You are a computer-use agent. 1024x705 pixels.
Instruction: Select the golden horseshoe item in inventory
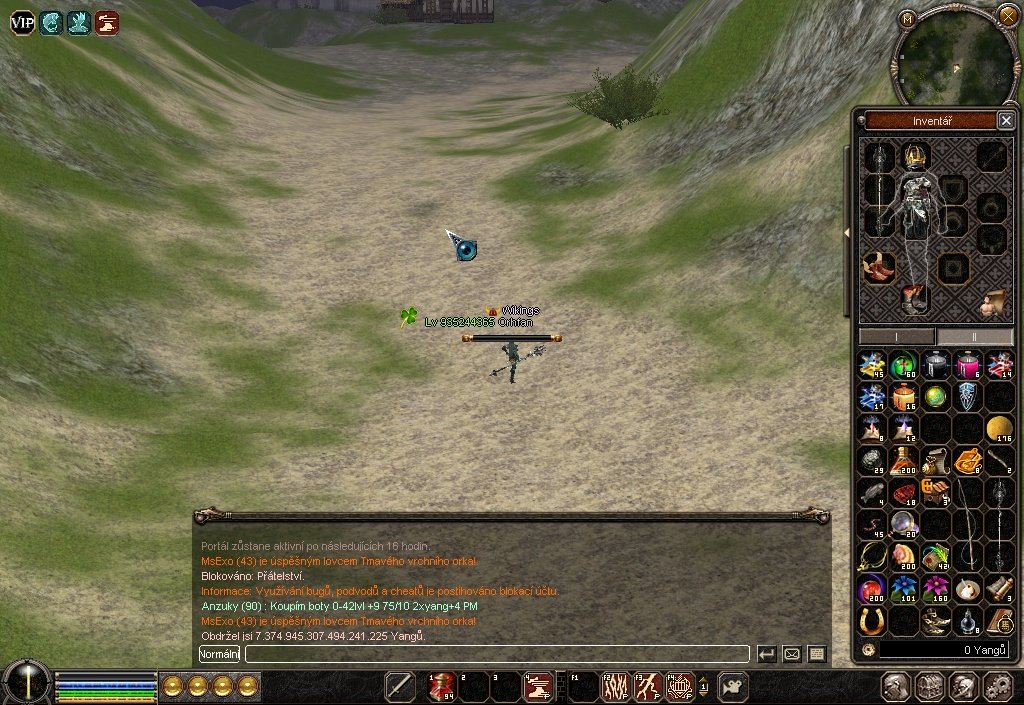click(x=872, y=620)
